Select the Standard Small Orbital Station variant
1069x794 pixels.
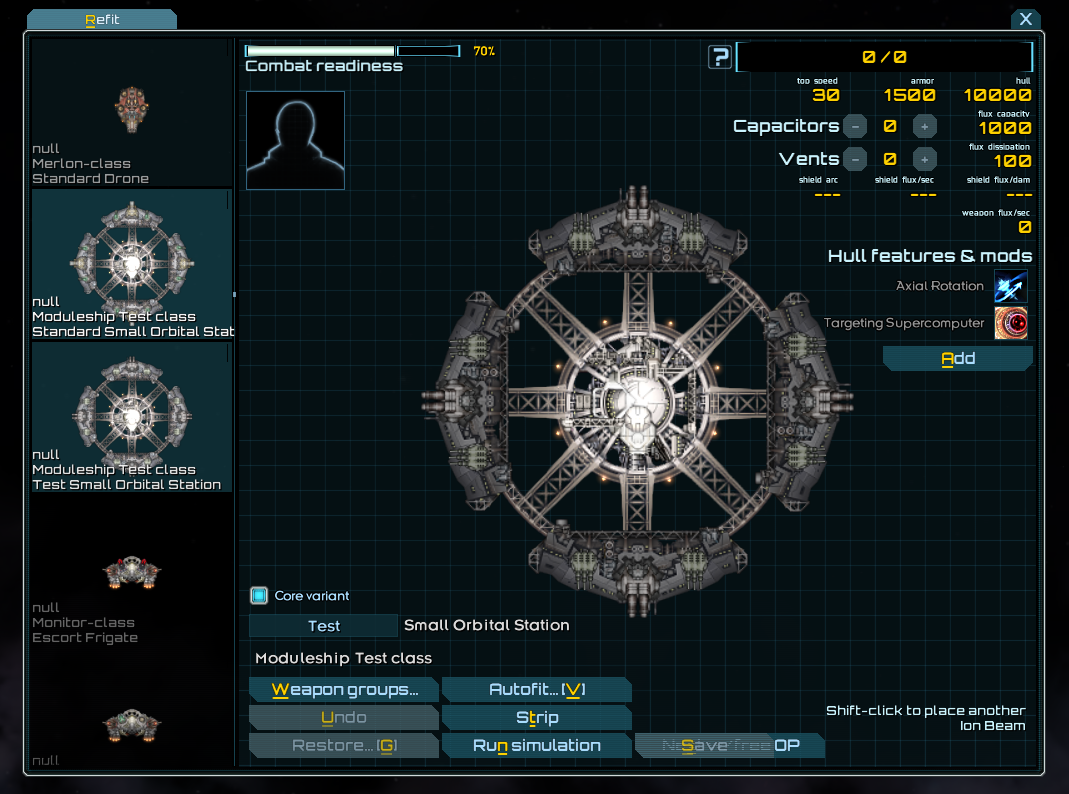pyautogui.click(x=131, y=265)
